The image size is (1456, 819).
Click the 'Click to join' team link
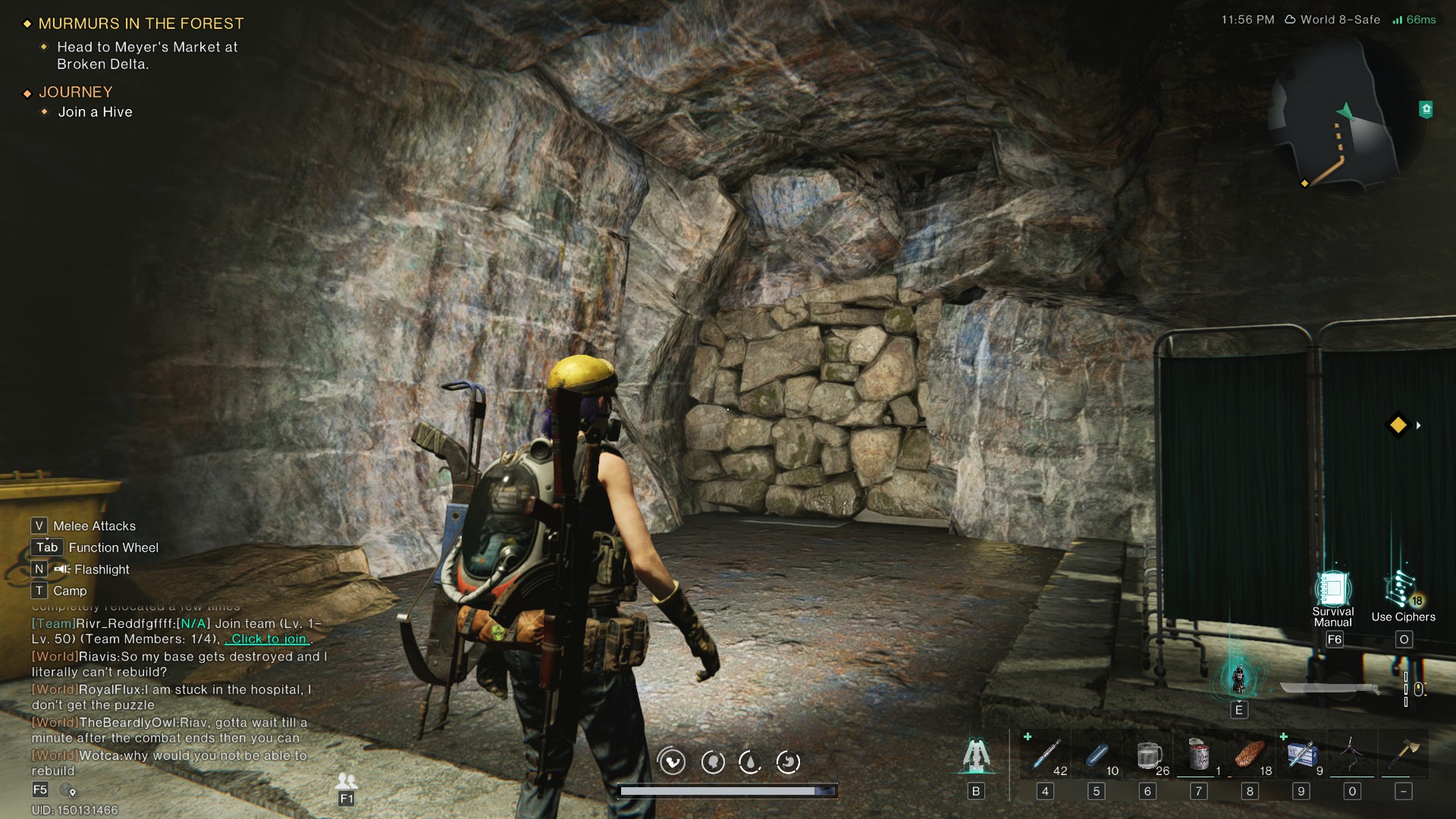[x=268, y=639]
